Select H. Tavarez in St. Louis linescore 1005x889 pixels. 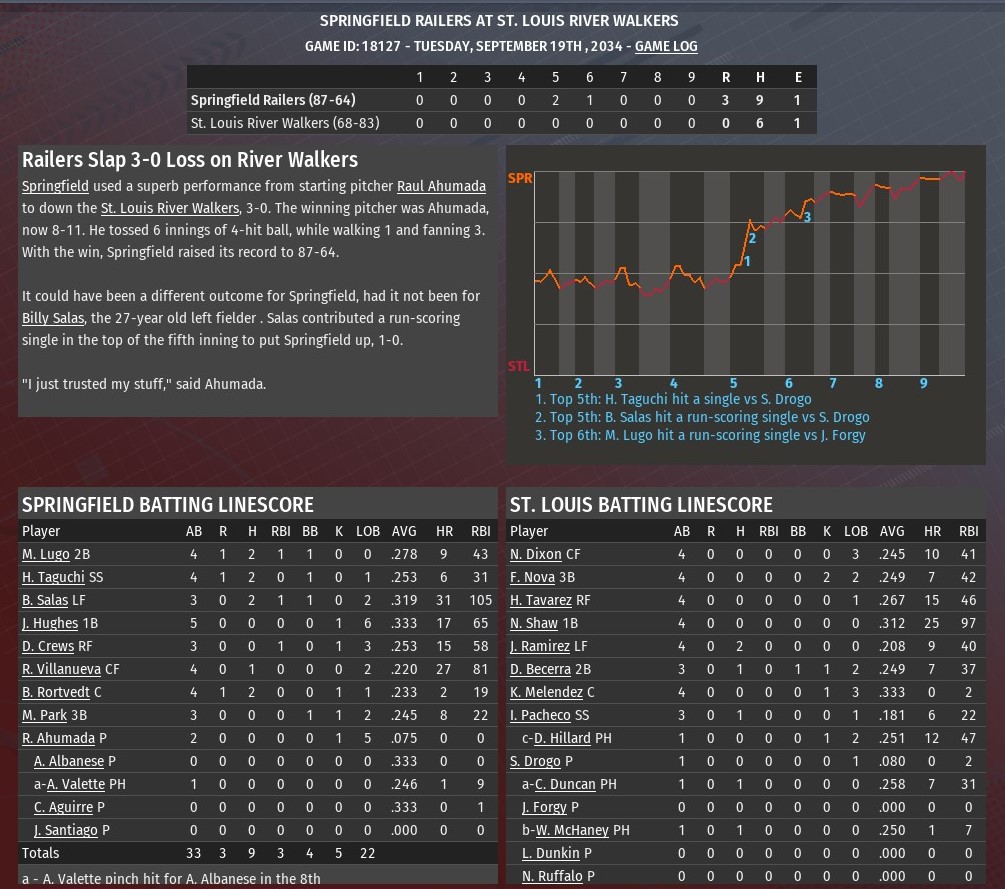coord(541,600)
